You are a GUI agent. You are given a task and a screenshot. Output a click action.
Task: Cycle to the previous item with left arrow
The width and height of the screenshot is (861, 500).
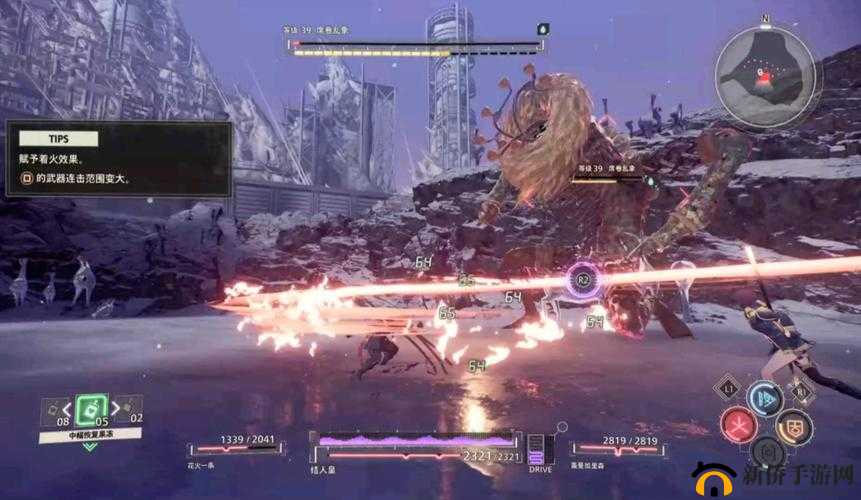(66, 408)
